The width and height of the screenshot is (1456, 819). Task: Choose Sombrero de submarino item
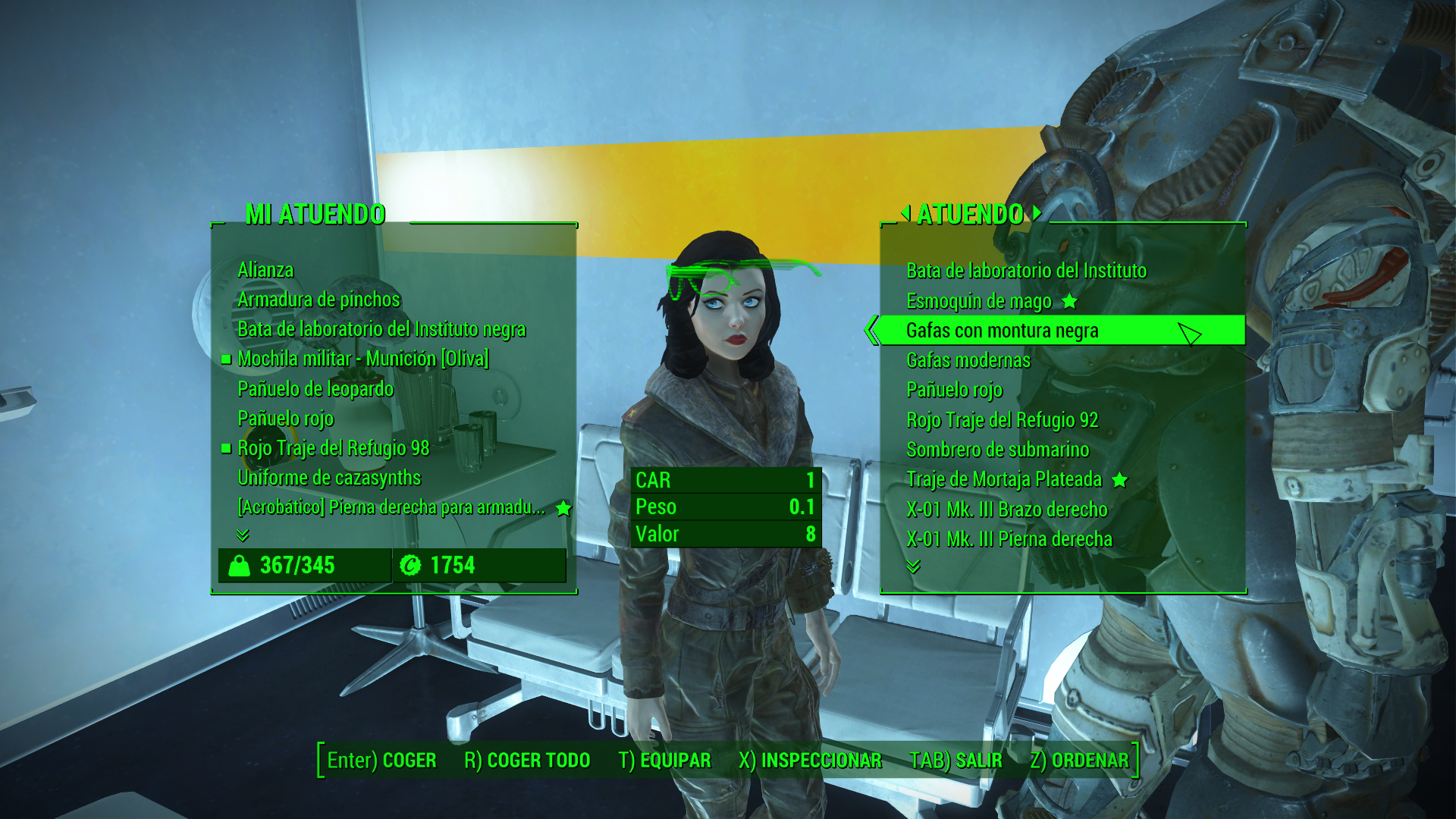[997, 450]
